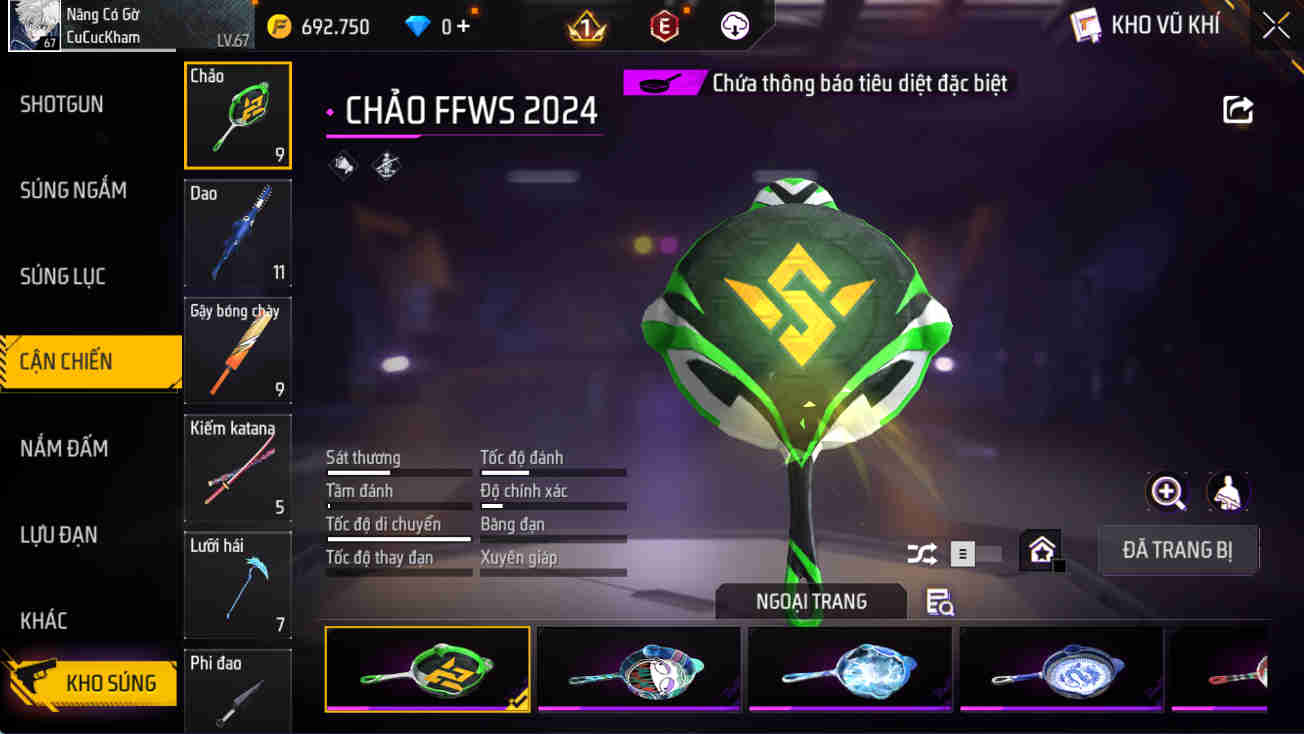
Task: Select the second pan skin thumbnail at the bottom
Action: click(x=638, y=670)
